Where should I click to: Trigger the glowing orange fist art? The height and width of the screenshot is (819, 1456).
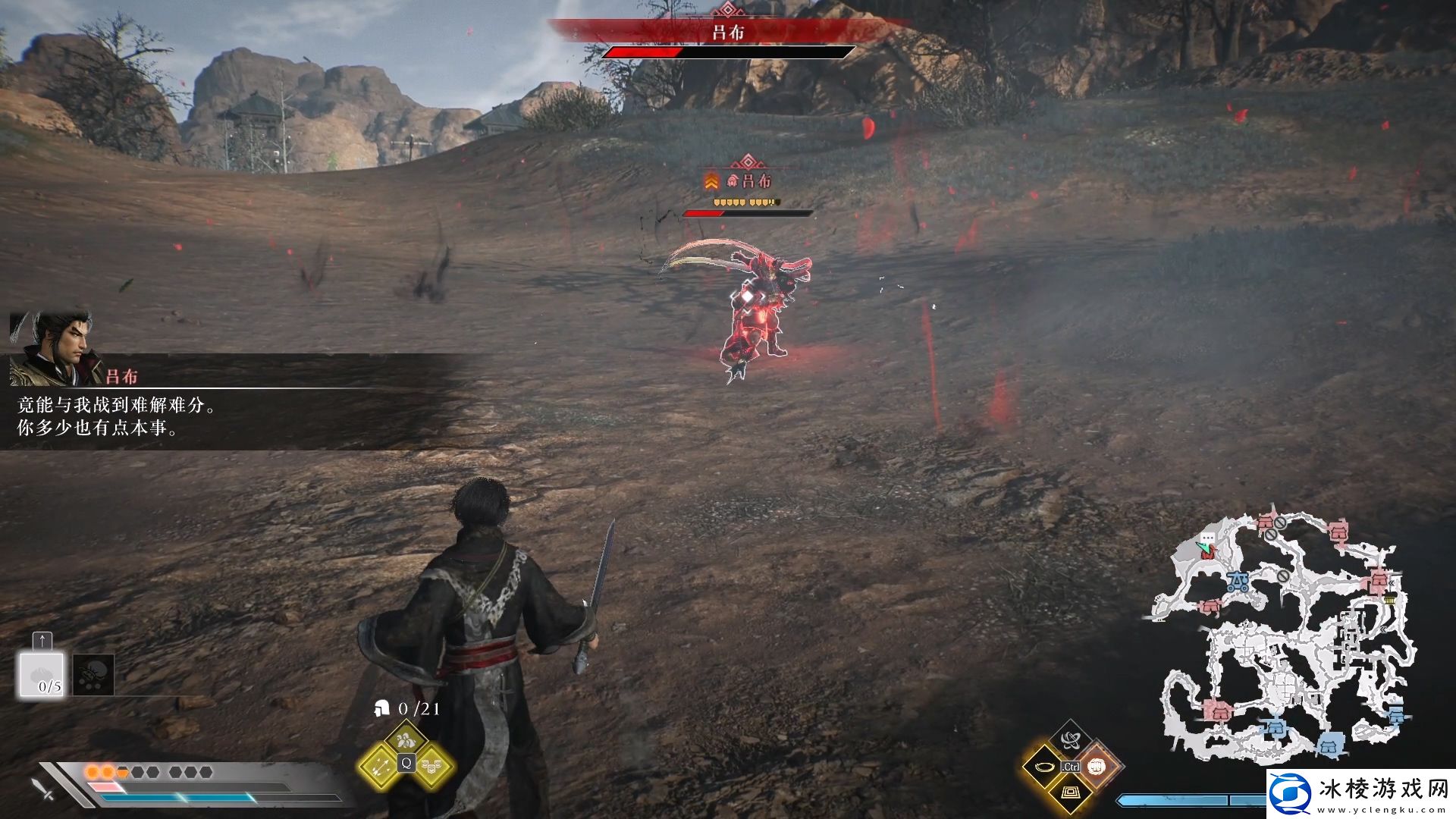pos(1097,767)
